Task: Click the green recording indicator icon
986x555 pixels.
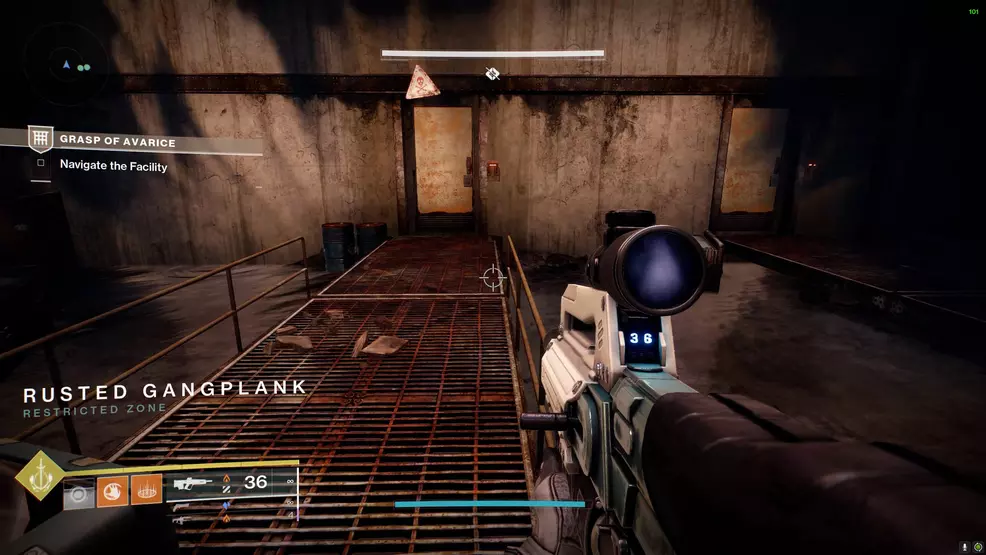Action: point(977,547)
